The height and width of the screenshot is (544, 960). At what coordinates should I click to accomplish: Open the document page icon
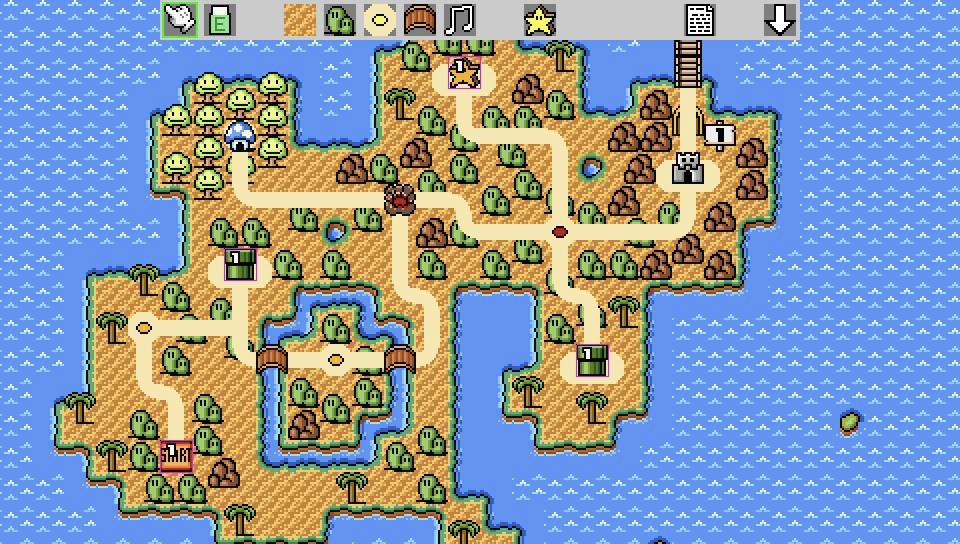click(x=700, y=20)
